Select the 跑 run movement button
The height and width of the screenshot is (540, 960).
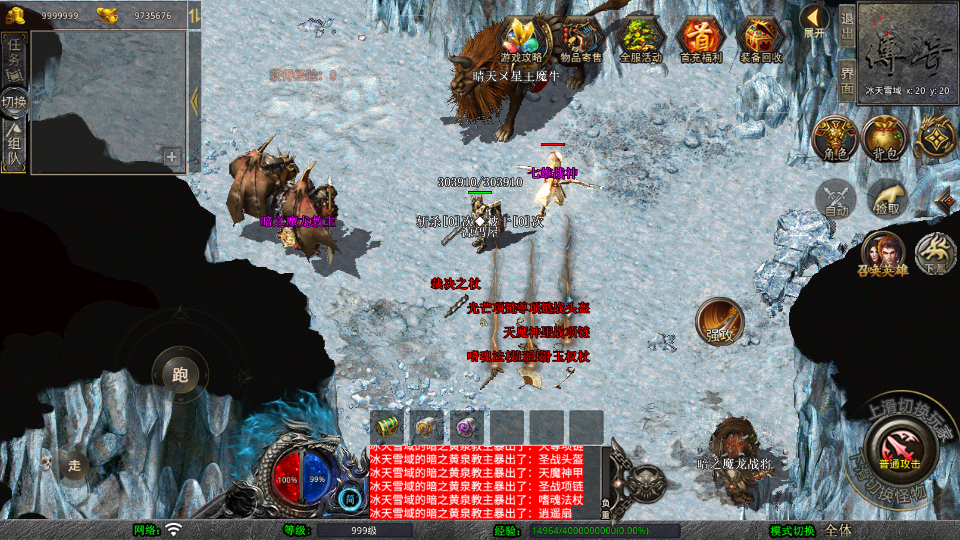[x=180, y=375]
